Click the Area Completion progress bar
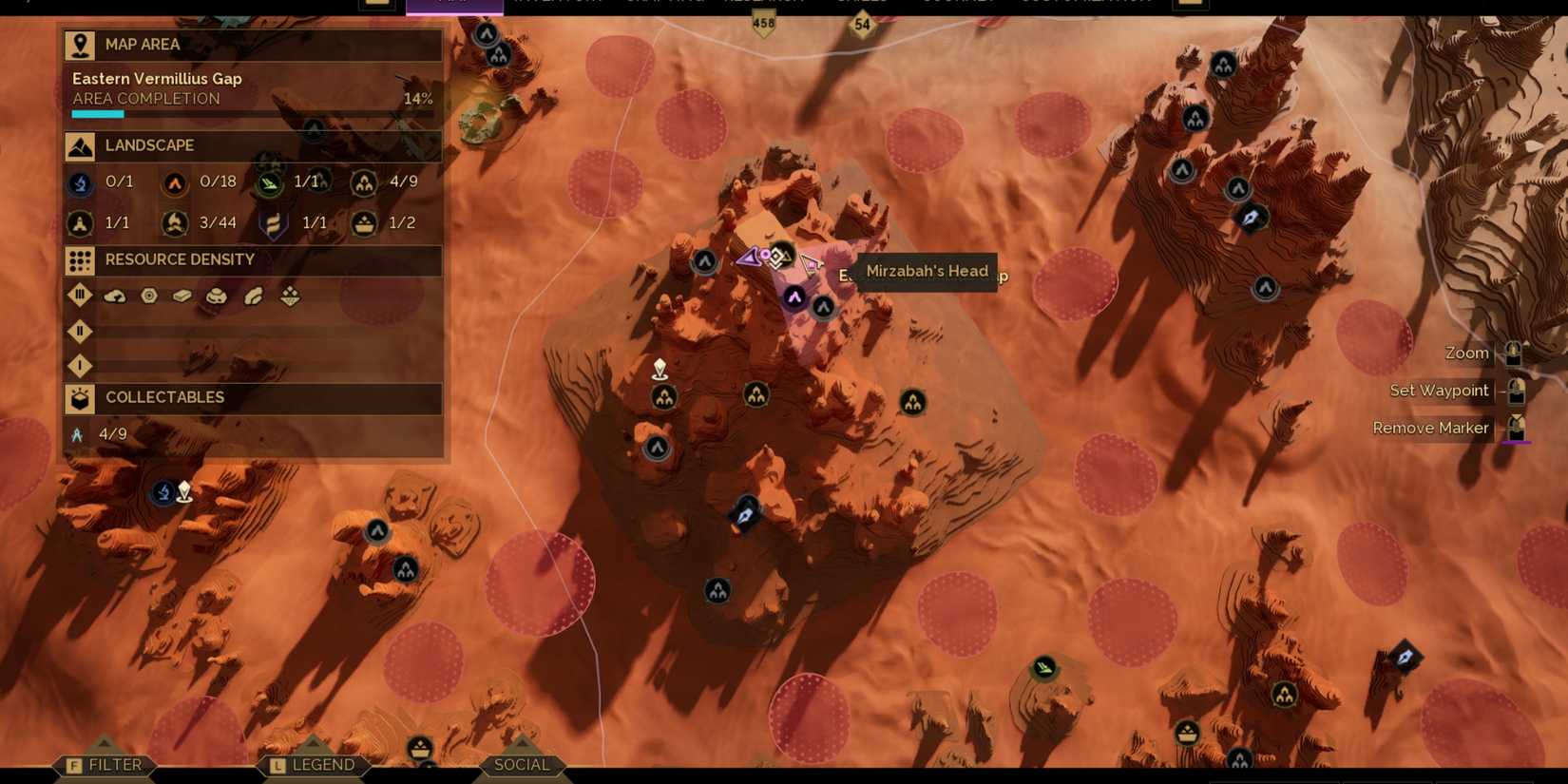Screen dimensions: 1568x784 [x=252, y=112]
